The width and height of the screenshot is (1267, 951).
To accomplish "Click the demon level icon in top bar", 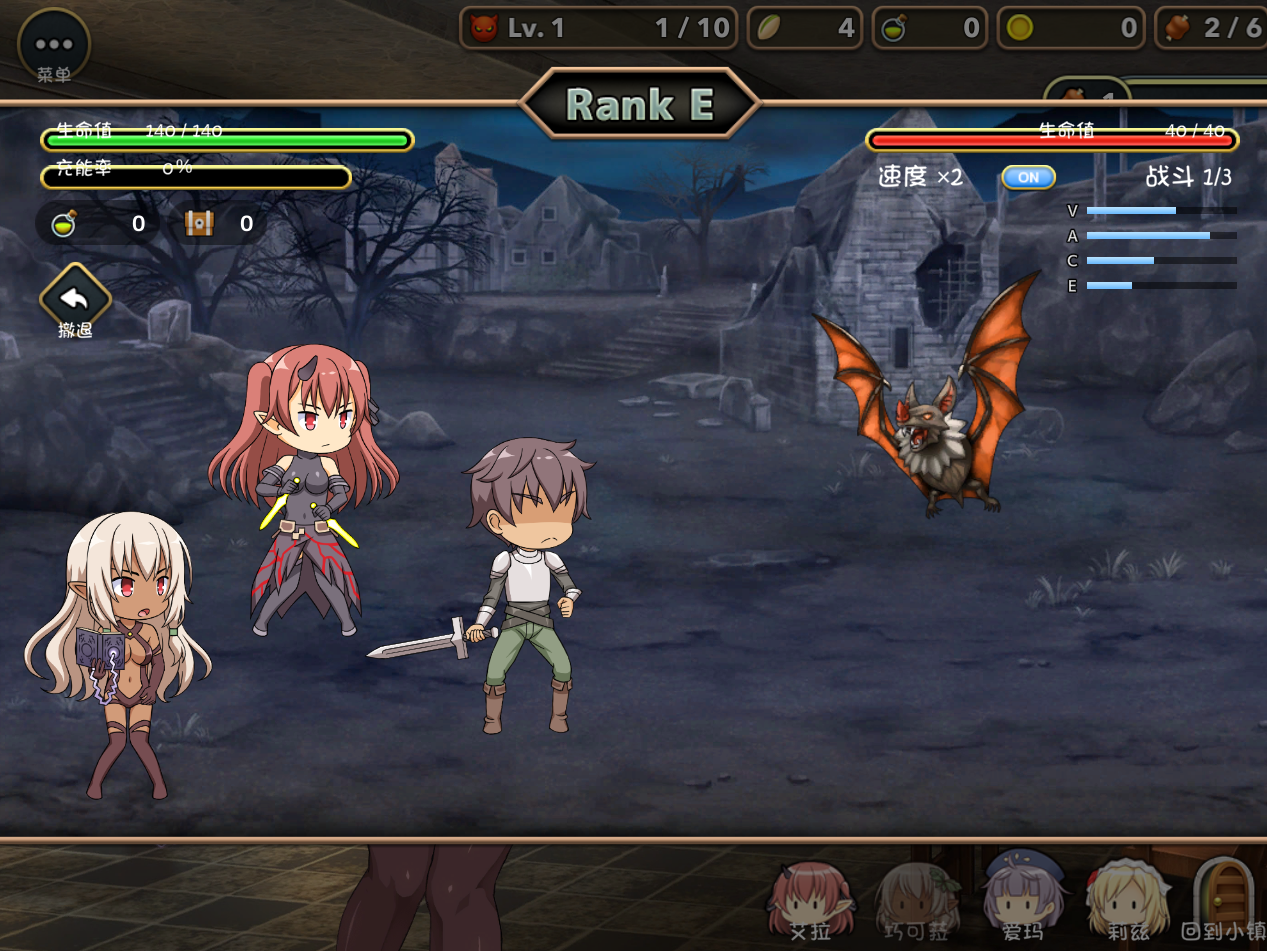I will (484, 28).
